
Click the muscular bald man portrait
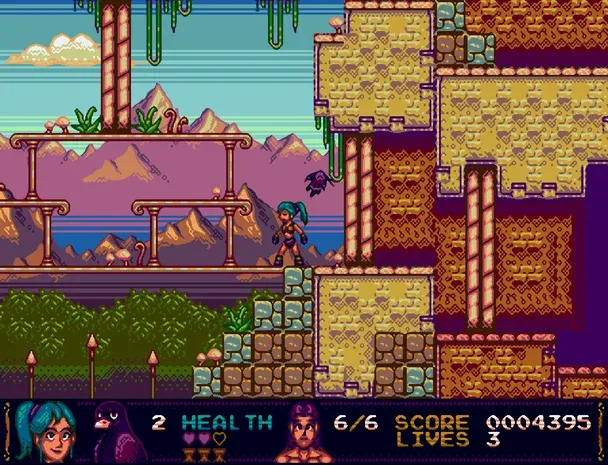click(309, 431)
